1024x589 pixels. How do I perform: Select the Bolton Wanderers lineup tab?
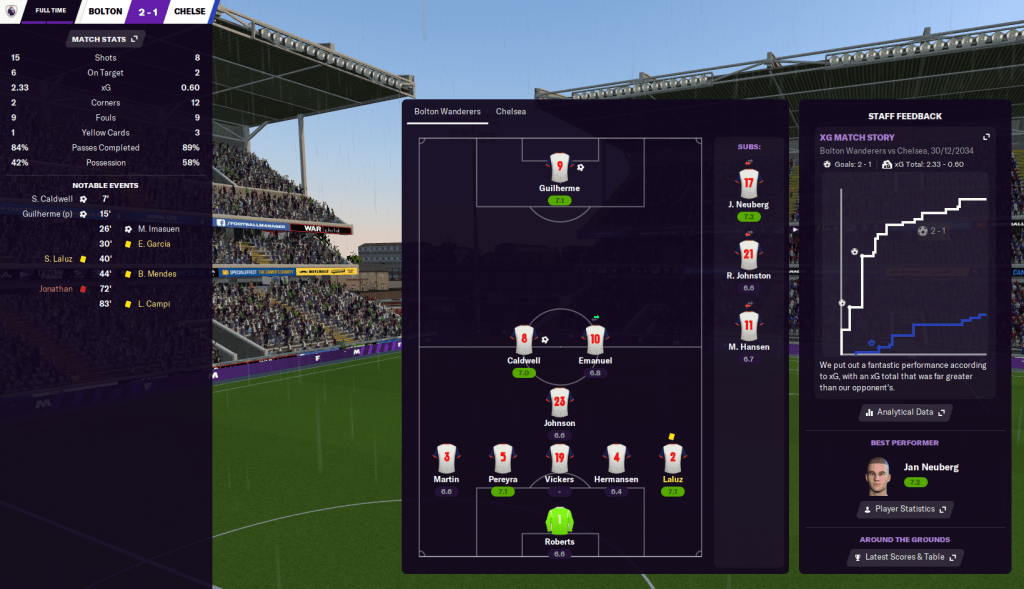[x=447, y=111]
